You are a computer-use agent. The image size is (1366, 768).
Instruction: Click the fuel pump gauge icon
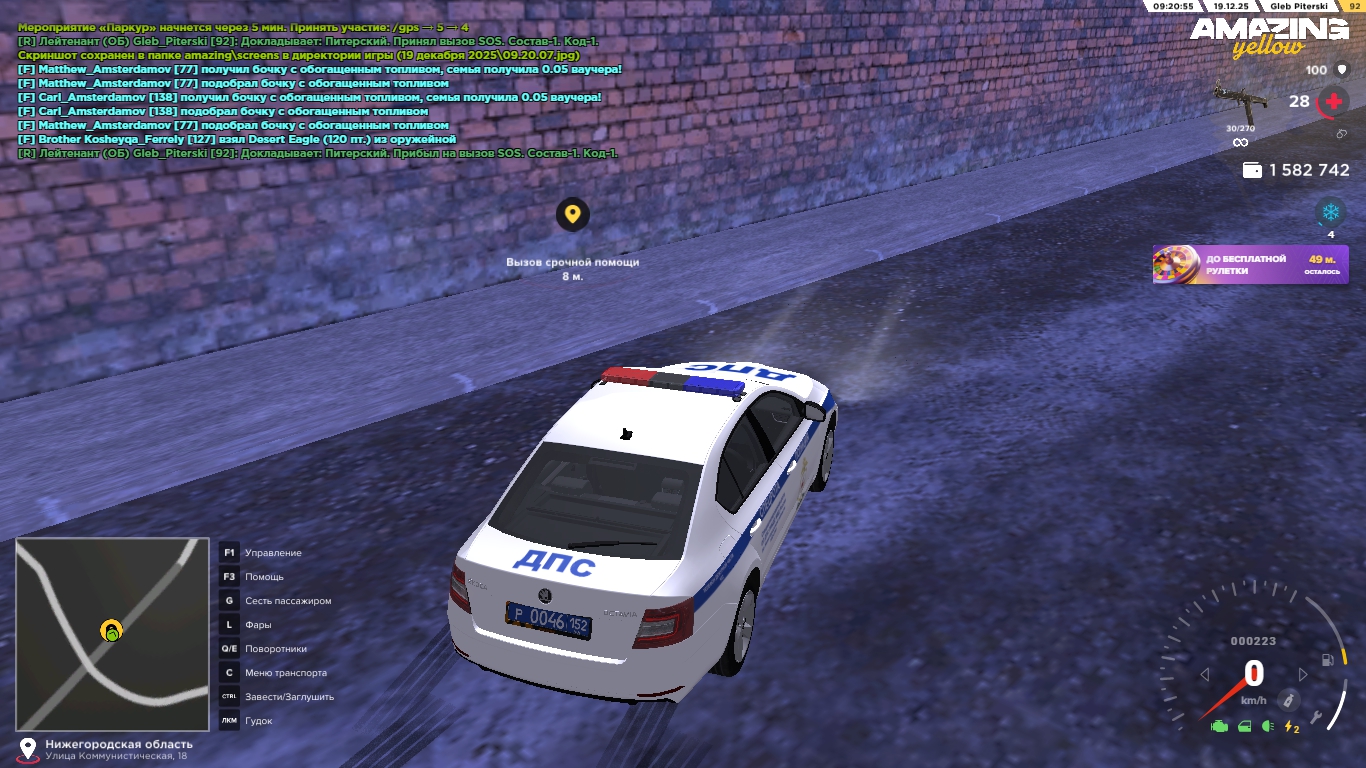(1327, 660)
